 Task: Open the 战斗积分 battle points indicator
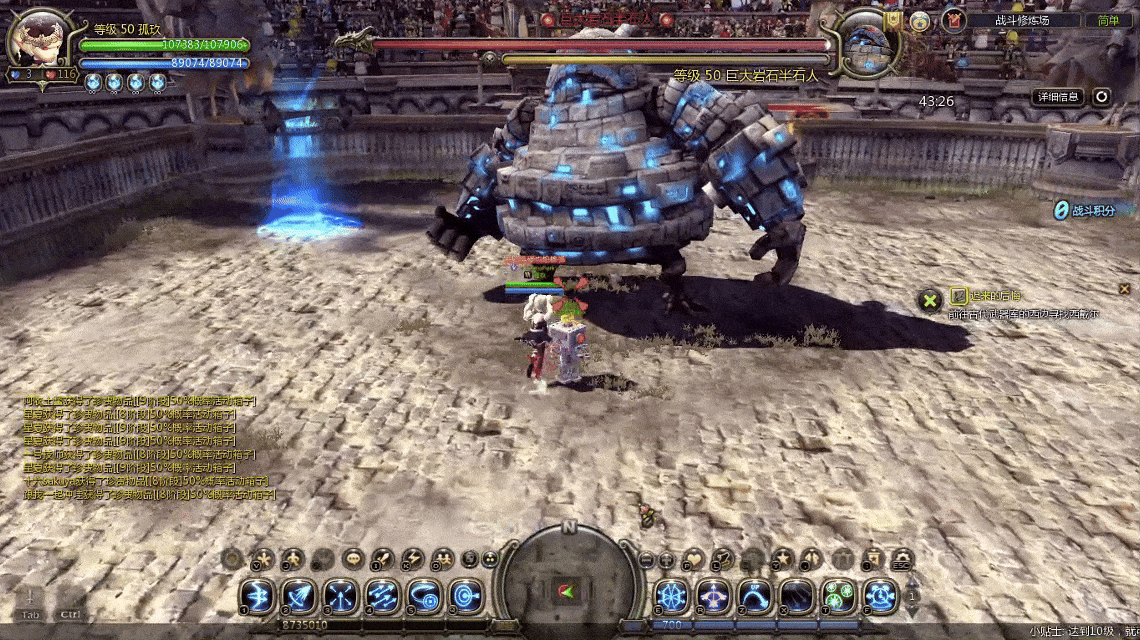click(1088, 210)
